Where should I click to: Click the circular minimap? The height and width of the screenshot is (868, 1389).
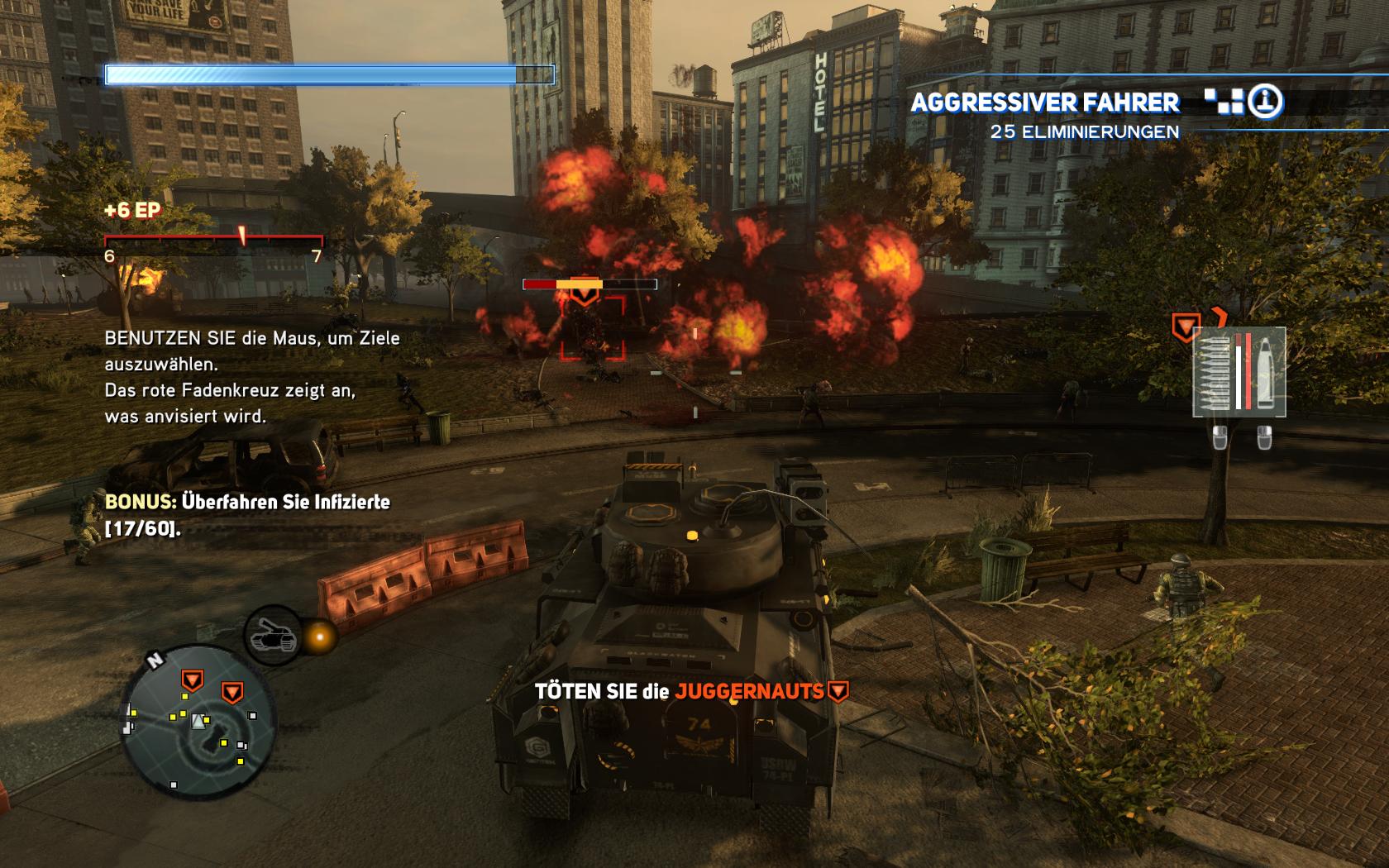tap(196, 723)
